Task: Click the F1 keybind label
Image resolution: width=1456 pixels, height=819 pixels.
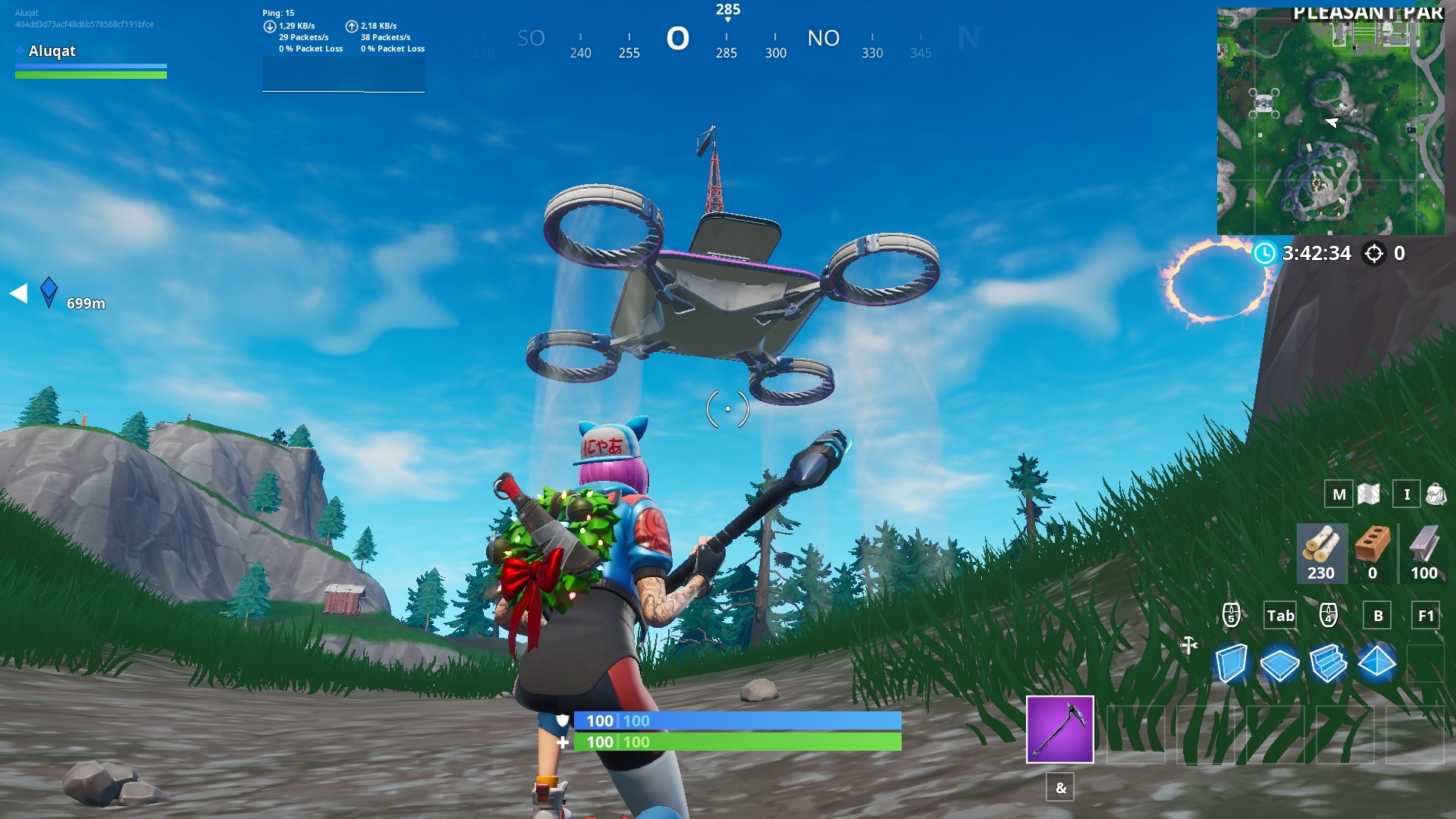Action: click(x=1426, y=617)
